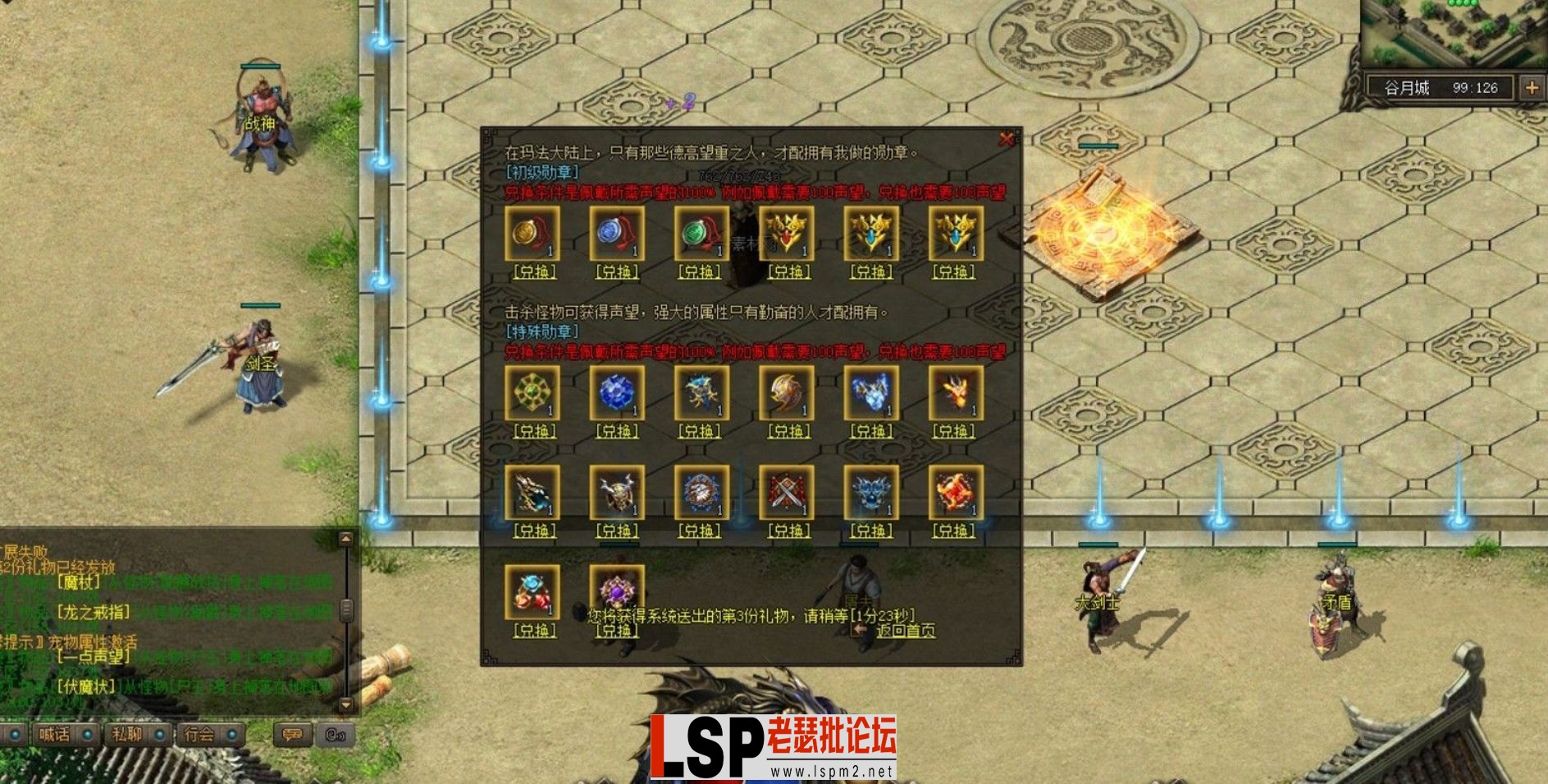Viewport: 1548px width, 784px height.
Task: Switch to the 行会 guild channel
Action: point(199,734)
